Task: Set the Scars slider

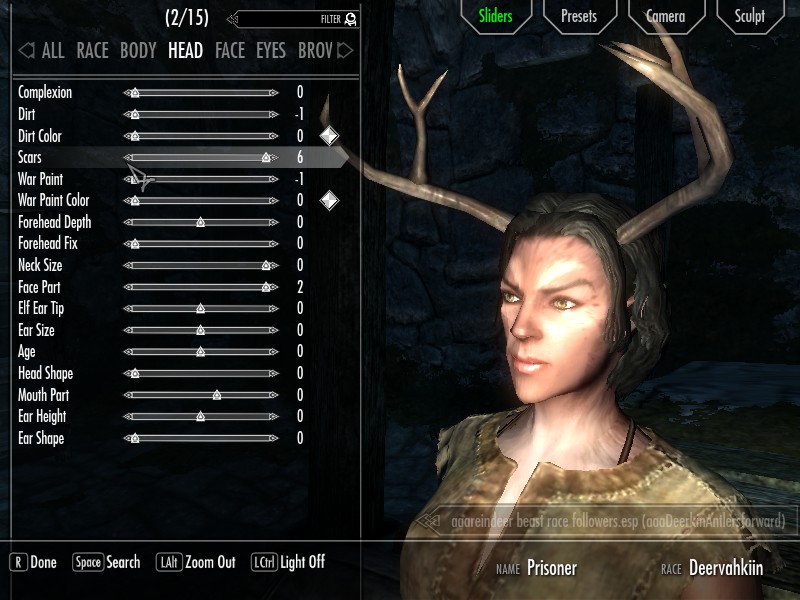Action: point(200,158)
